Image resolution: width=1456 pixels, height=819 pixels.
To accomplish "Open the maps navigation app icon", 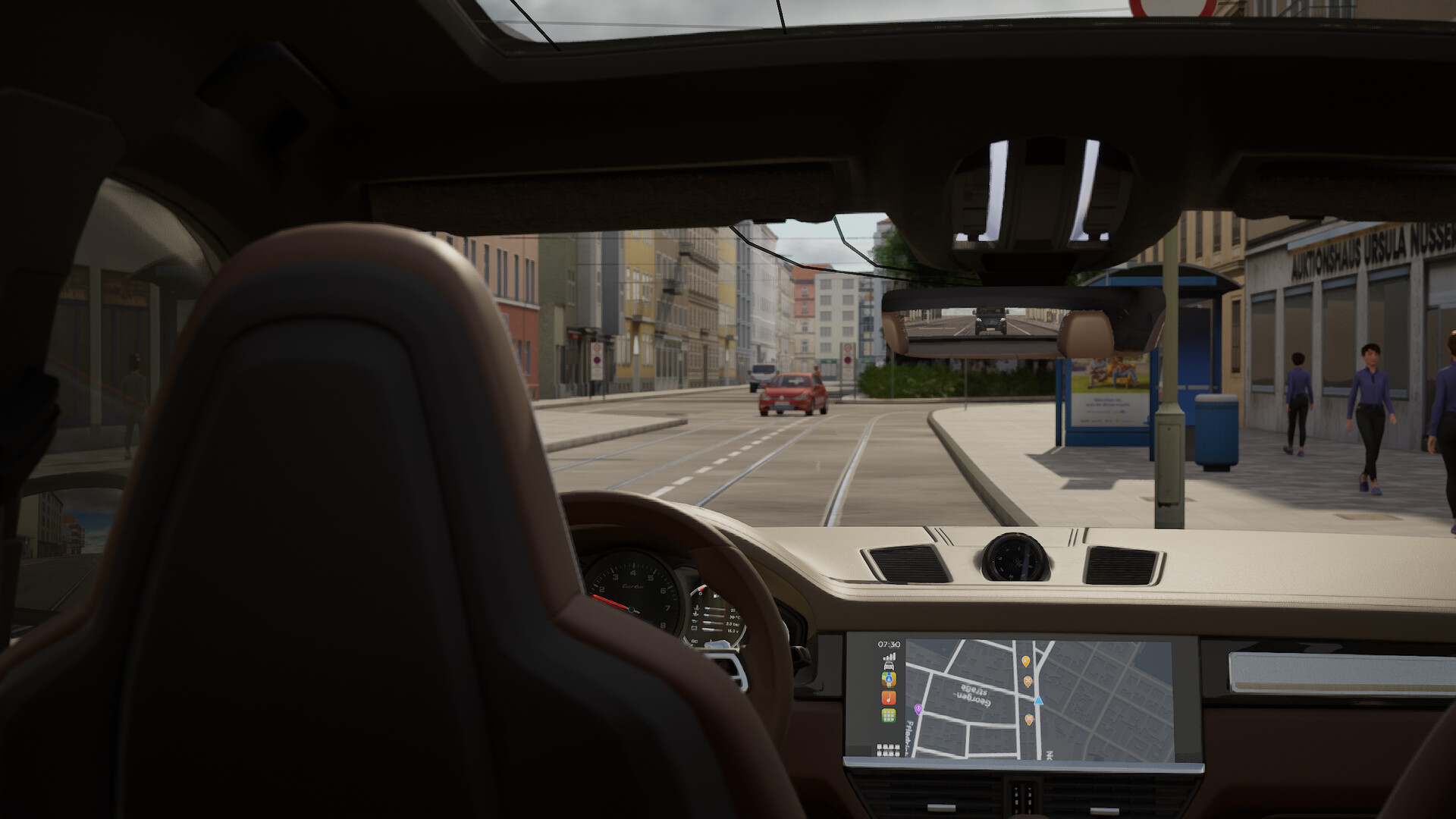I will point(889,680).
